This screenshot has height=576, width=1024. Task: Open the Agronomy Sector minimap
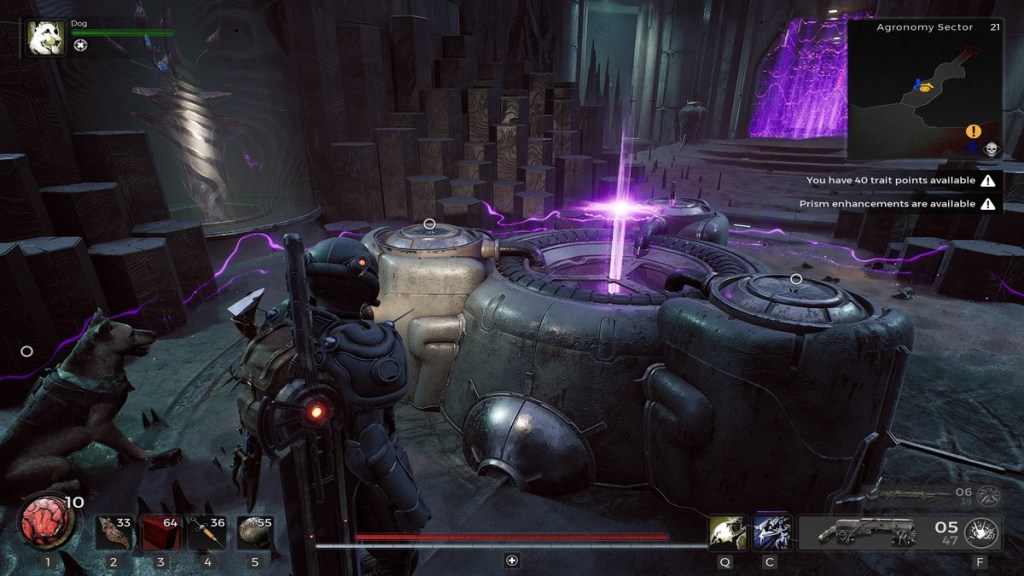click(924, 88)
